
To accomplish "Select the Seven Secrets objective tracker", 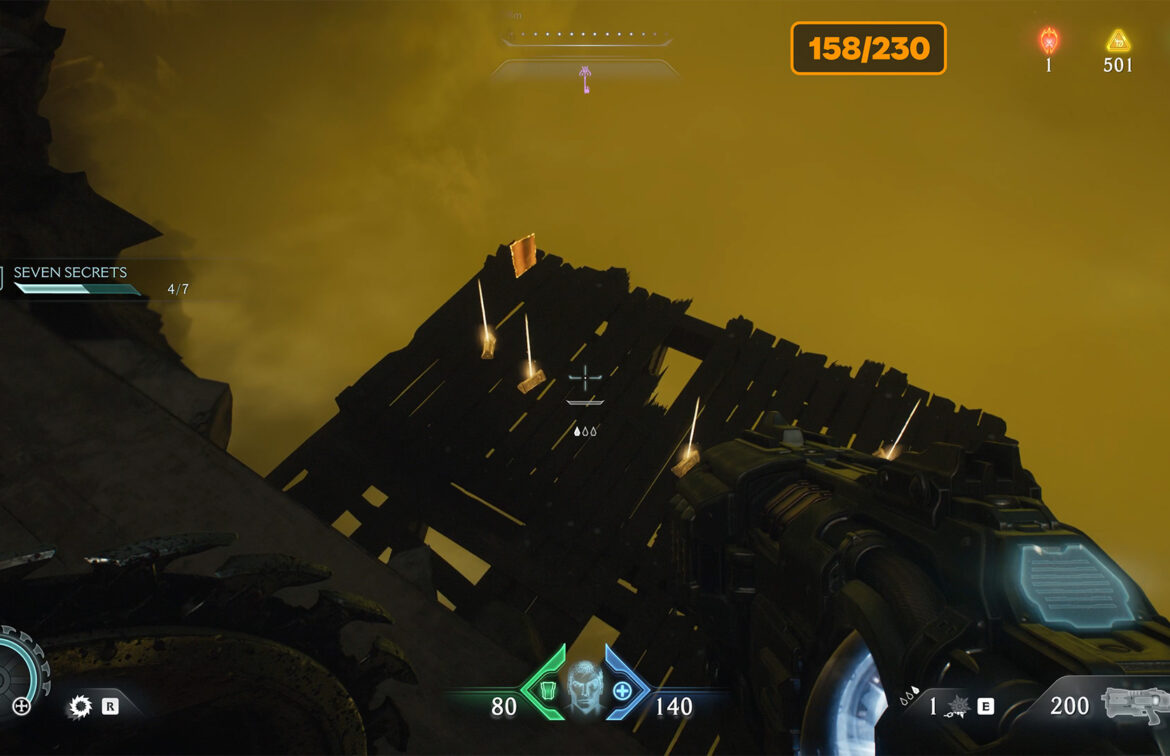I will 70,273.
